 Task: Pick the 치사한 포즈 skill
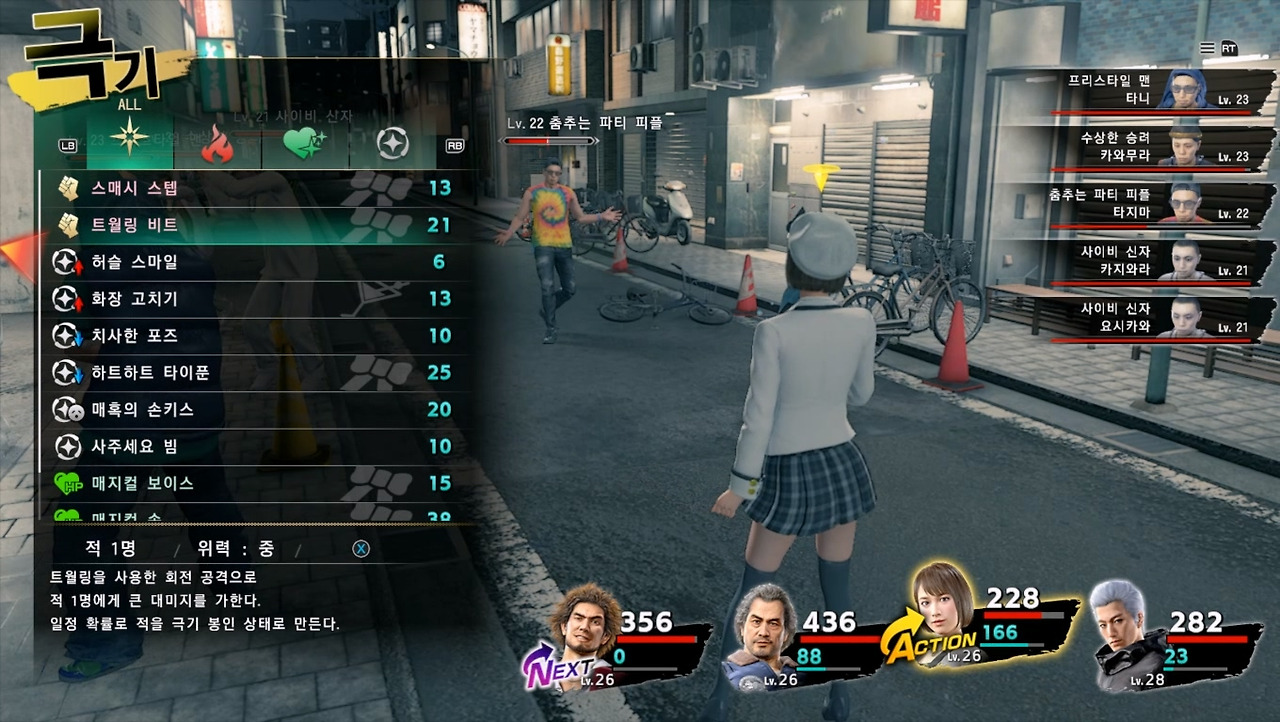coord(250,335)
